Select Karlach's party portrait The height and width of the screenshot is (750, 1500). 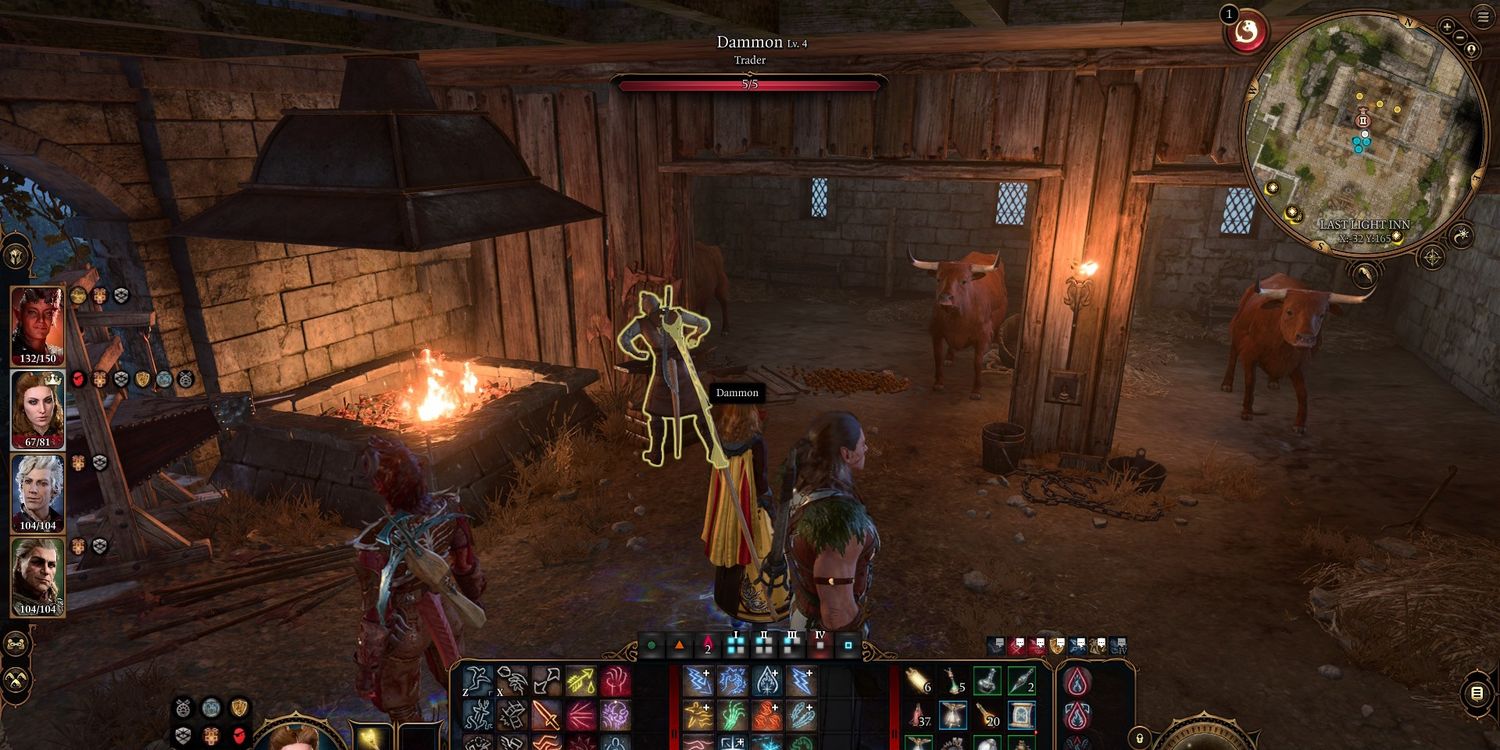pos(38,326)
